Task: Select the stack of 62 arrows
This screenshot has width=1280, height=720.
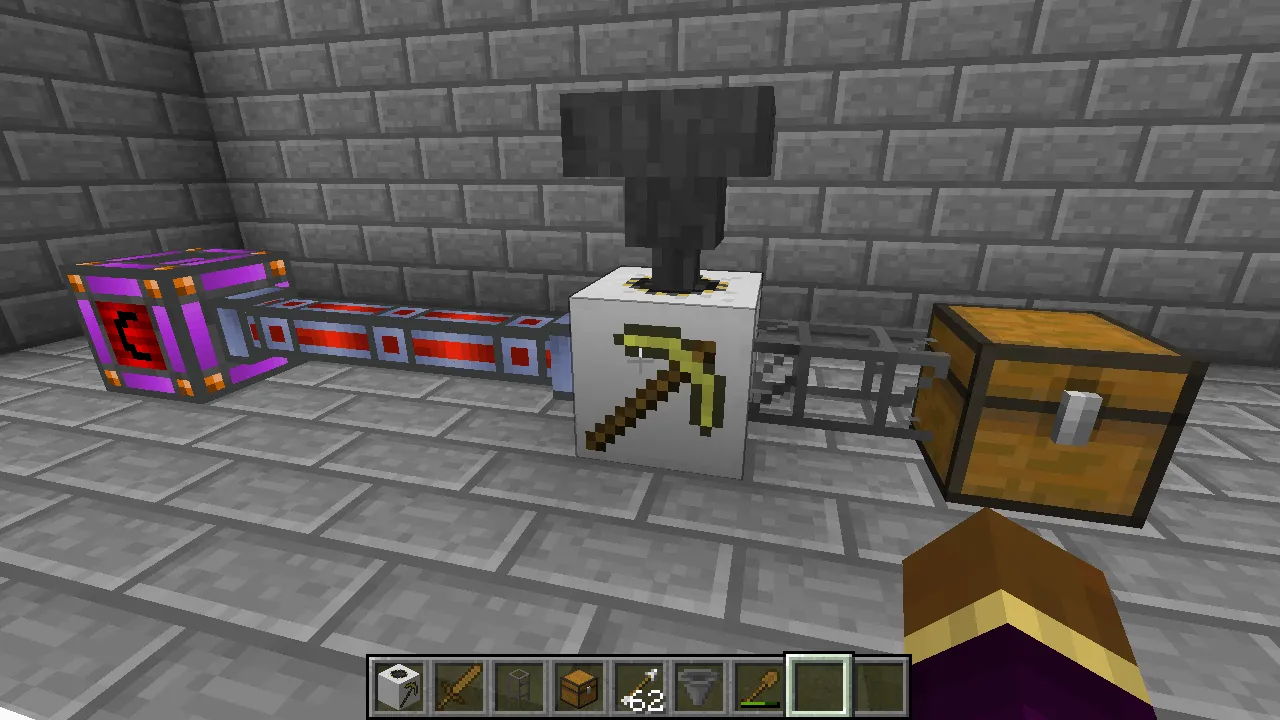Action: point(639,683)
